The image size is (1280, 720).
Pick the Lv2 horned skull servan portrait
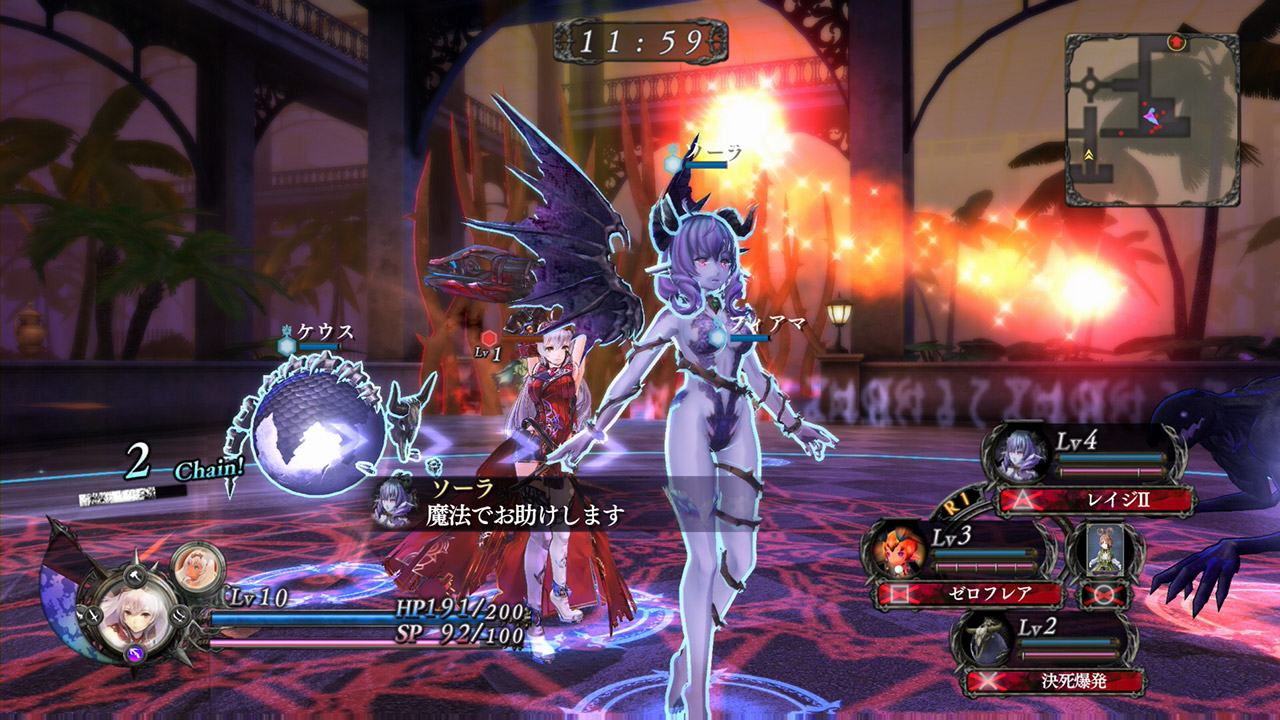coord(983,640)
